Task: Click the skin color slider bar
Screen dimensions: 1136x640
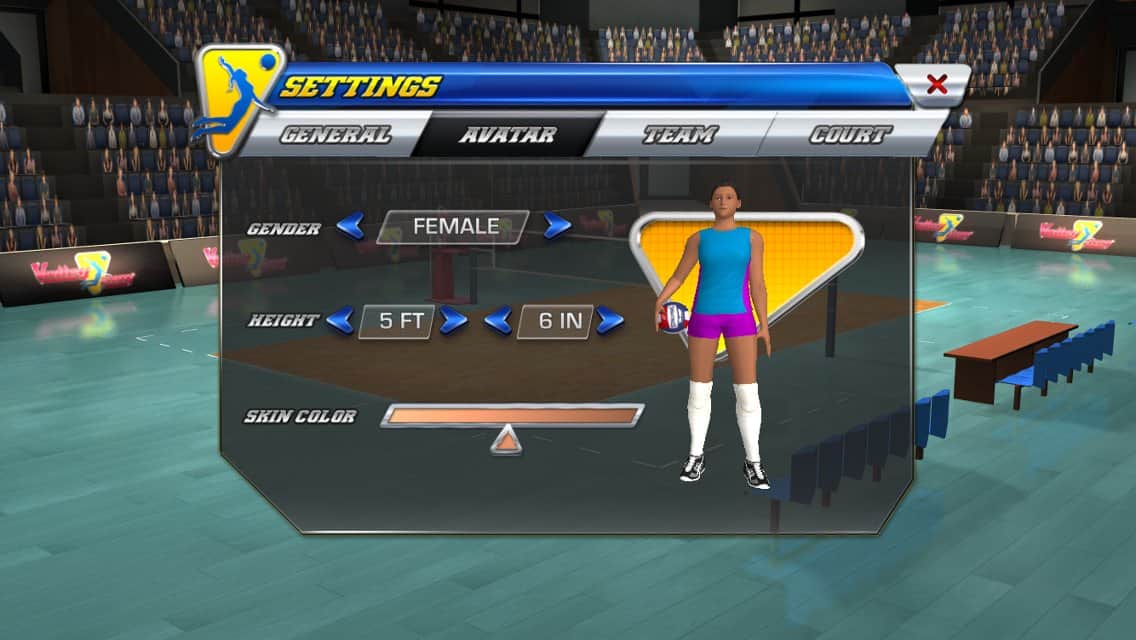Action: coord(512,415)
